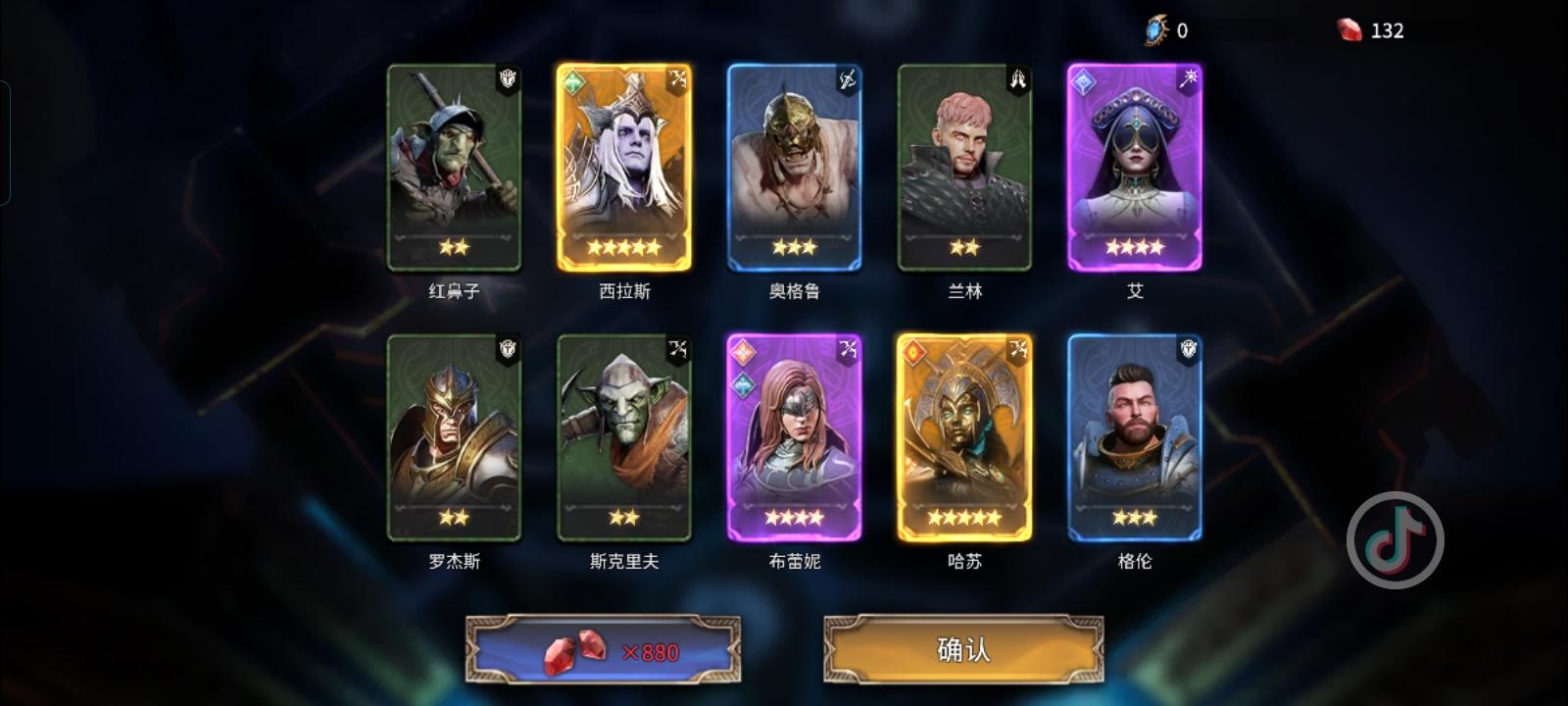Click the blue orb currency icon at top right
This screenshot has height=706, width=1568.
(1156, 29)
